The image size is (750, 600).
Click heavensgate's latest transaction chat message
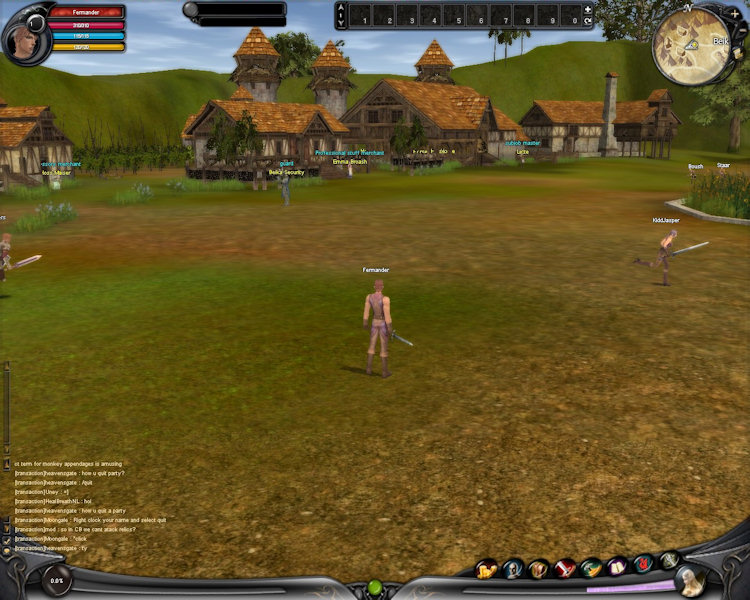(60, 548)
